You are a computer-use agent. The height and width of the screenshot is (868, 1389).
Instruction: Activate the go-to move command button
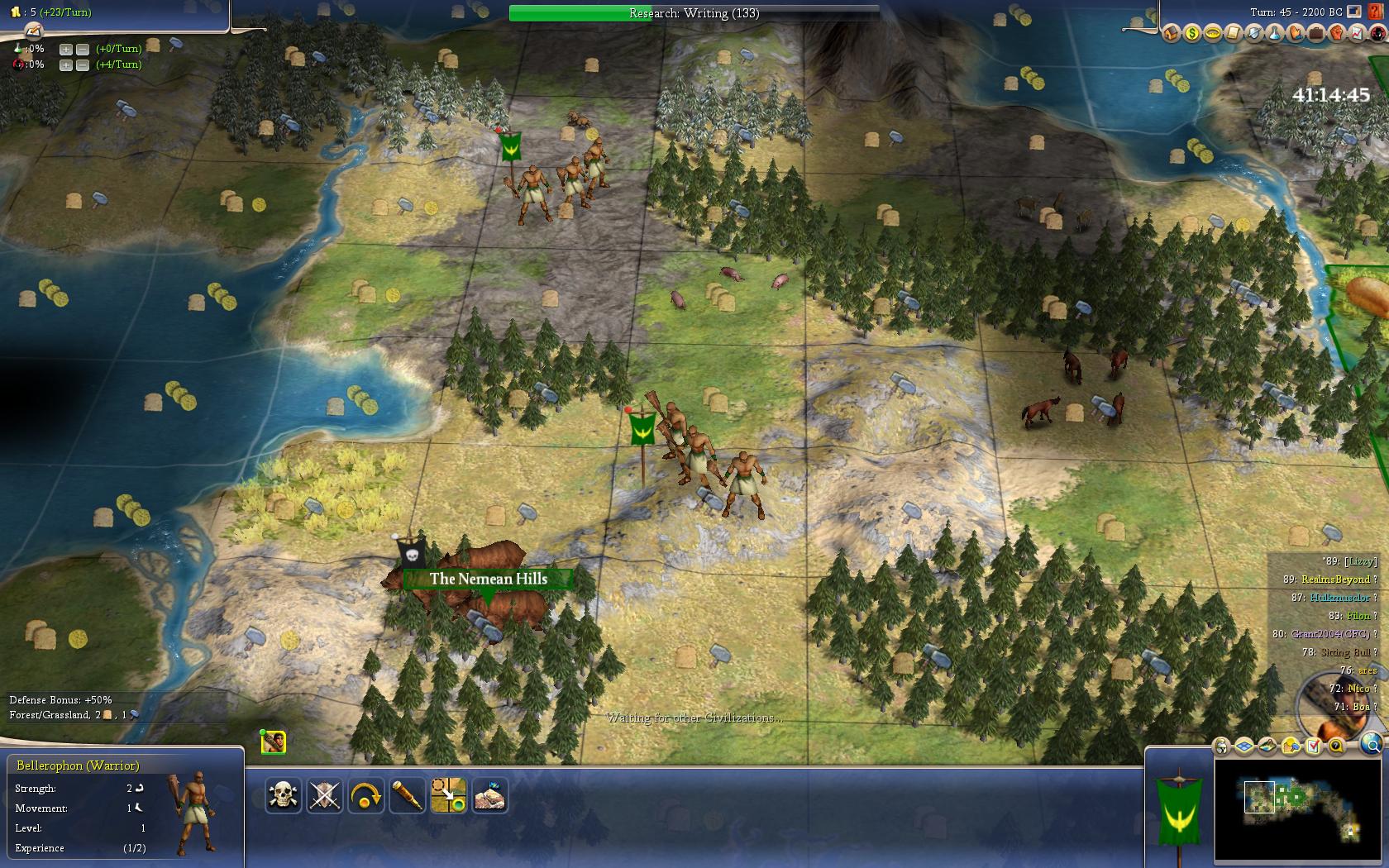[448, 796]
